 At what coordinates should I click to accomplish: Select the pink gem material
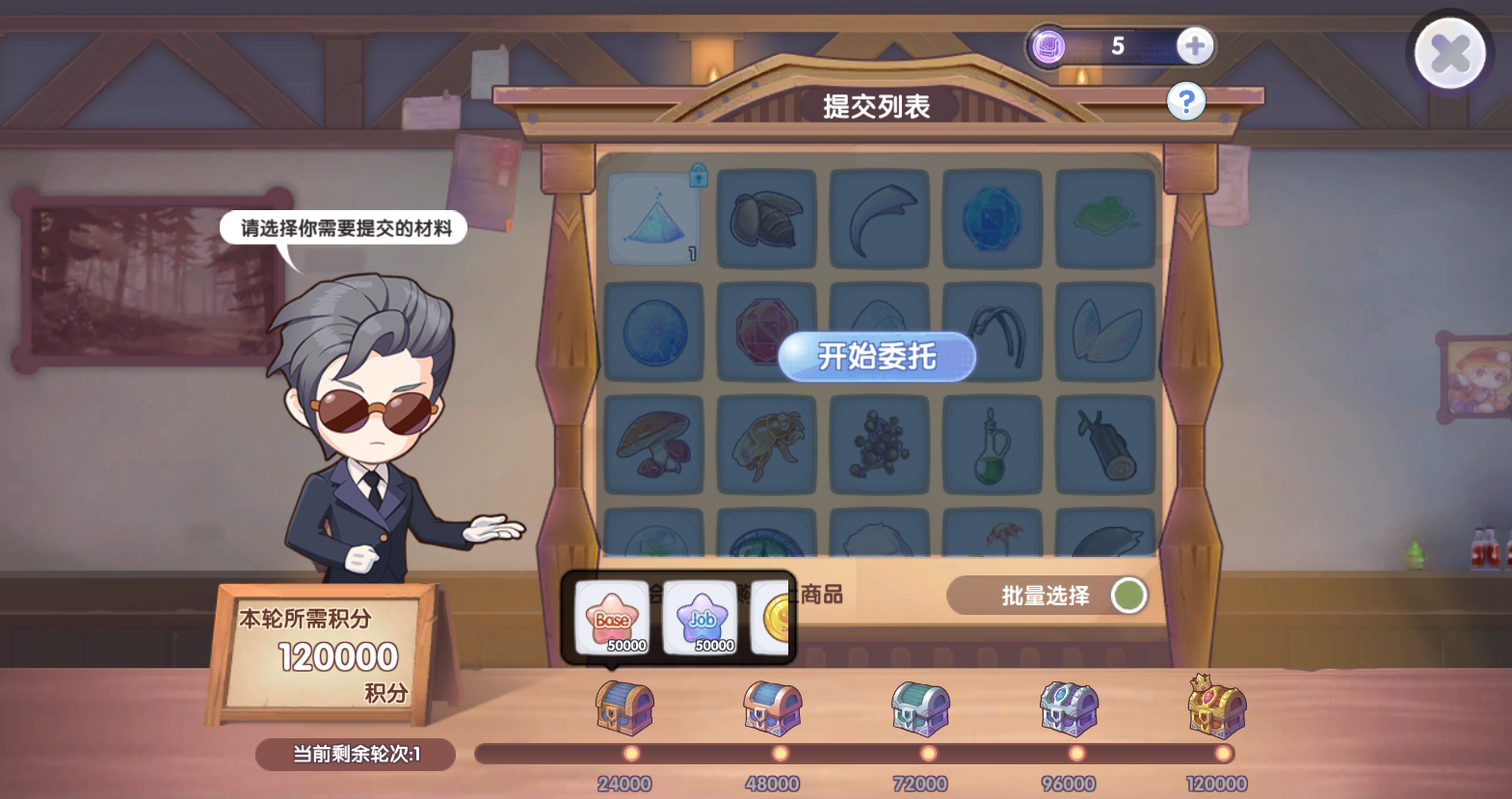[x=766, y=332]
